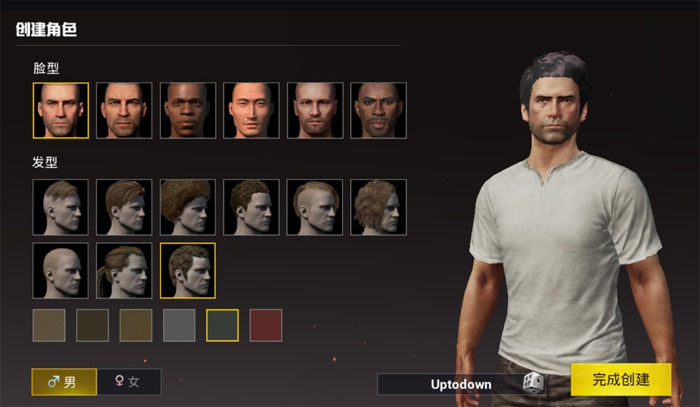Select the mohawk hairstyle with shaved sides
Screen dimensions: 700x407
tap(315, 207)
